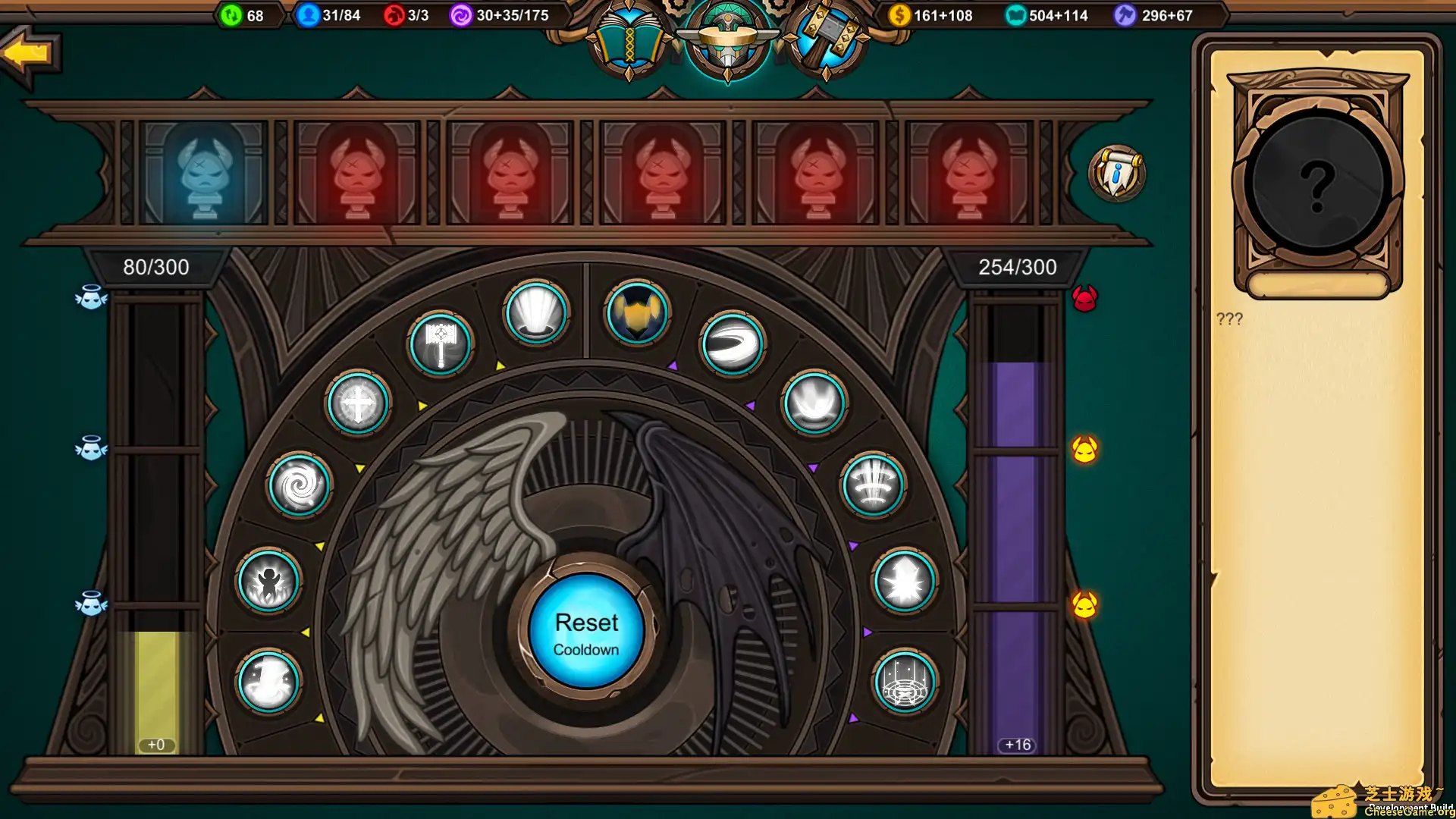
Task: Click the back arrow in the top left
Action: pyautogui.click(x=27, y=52)
